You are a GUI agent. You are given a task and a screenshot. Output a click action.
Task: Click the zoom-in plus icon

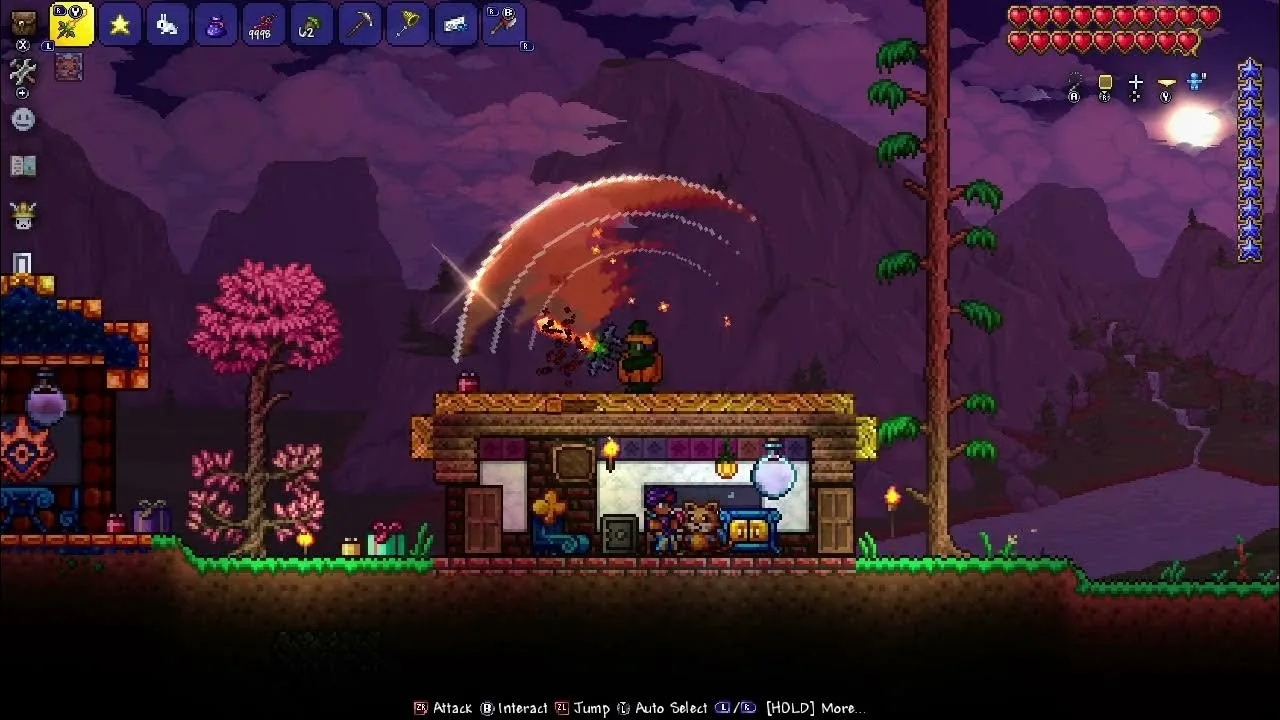point(24,93)
